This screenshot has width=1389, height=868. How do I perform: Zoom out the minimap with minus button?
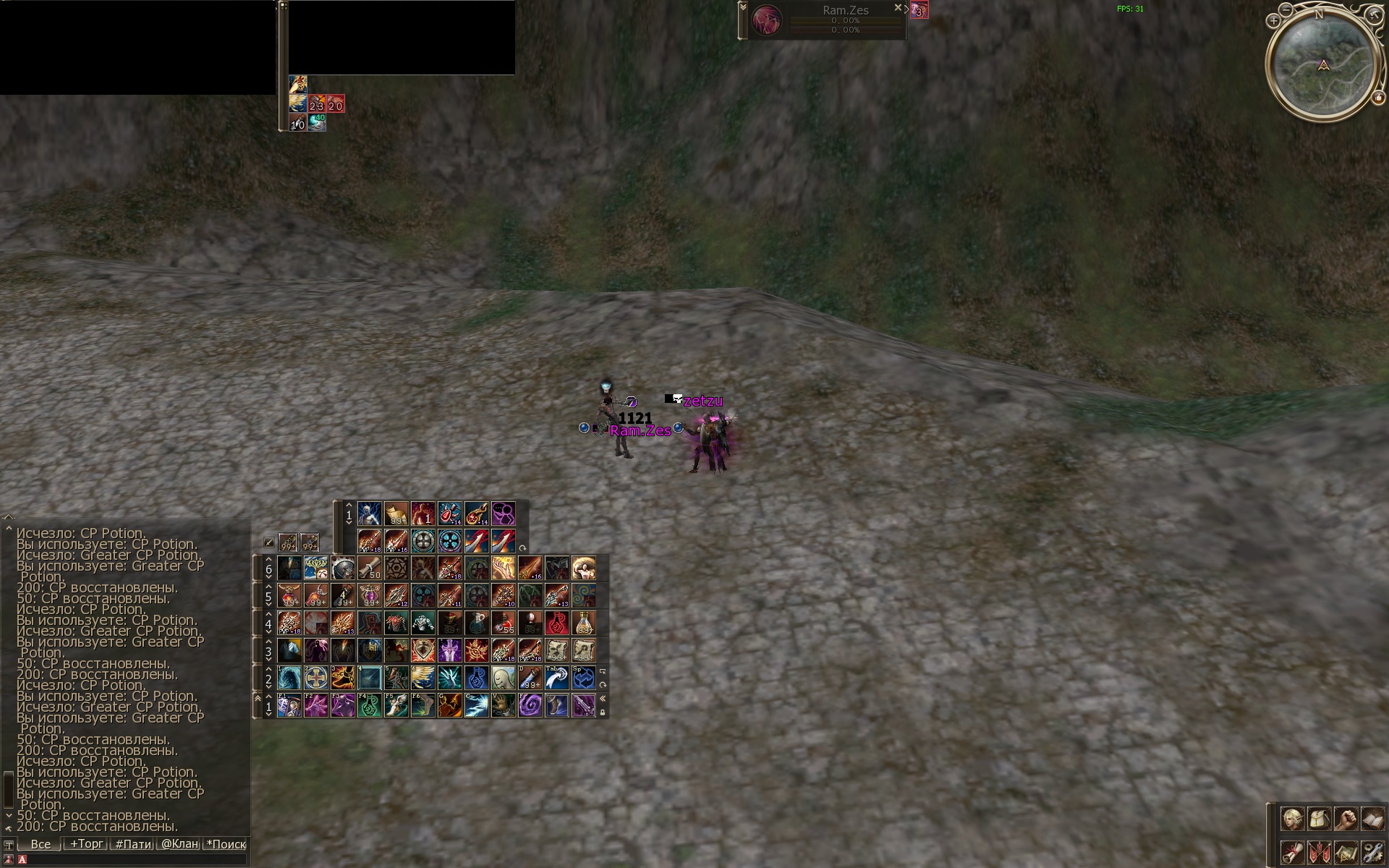click(1286, 10)
